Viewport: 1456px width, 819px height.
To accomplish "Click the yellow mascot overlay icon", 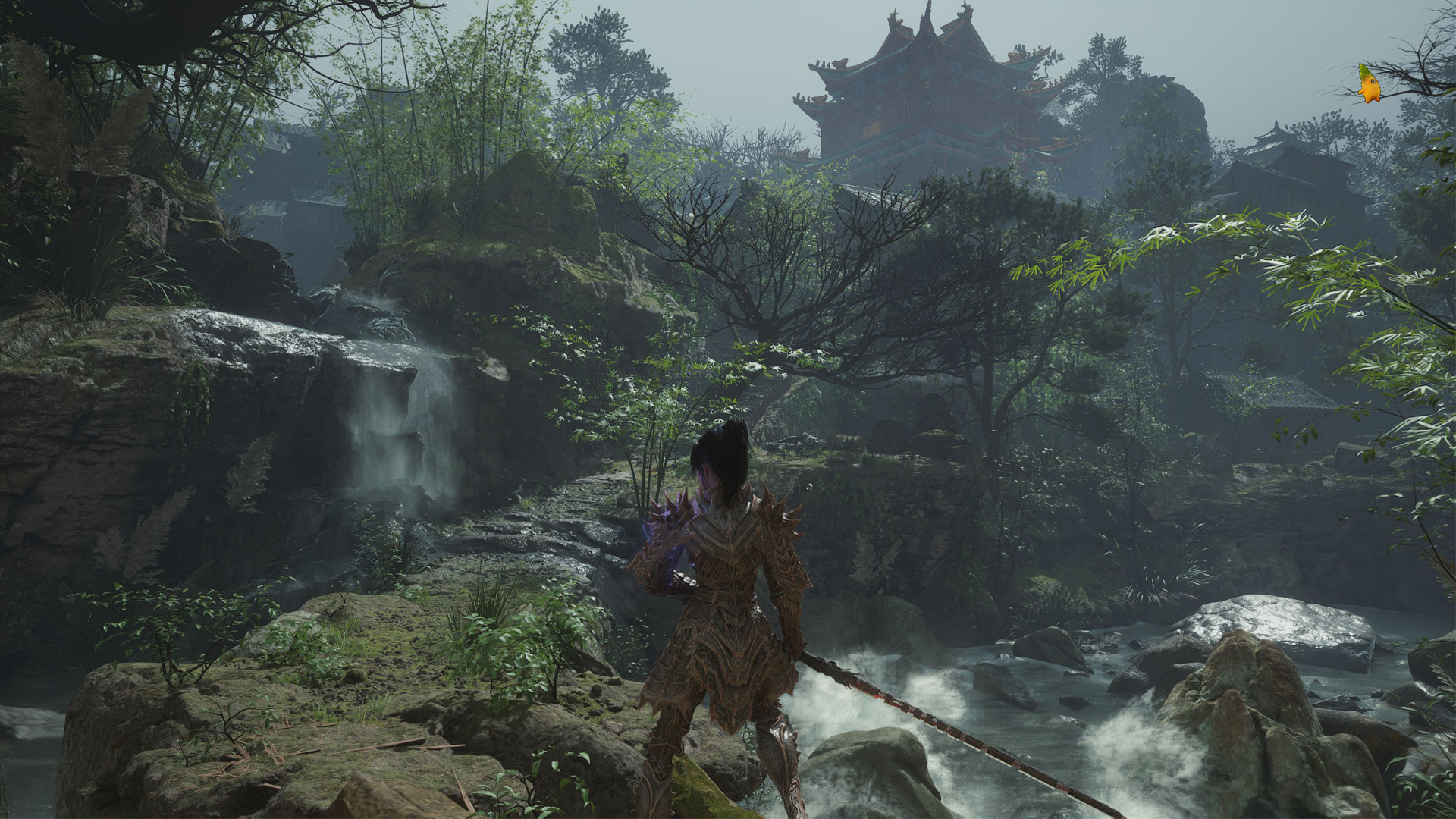I will [x=1369, y=85].
